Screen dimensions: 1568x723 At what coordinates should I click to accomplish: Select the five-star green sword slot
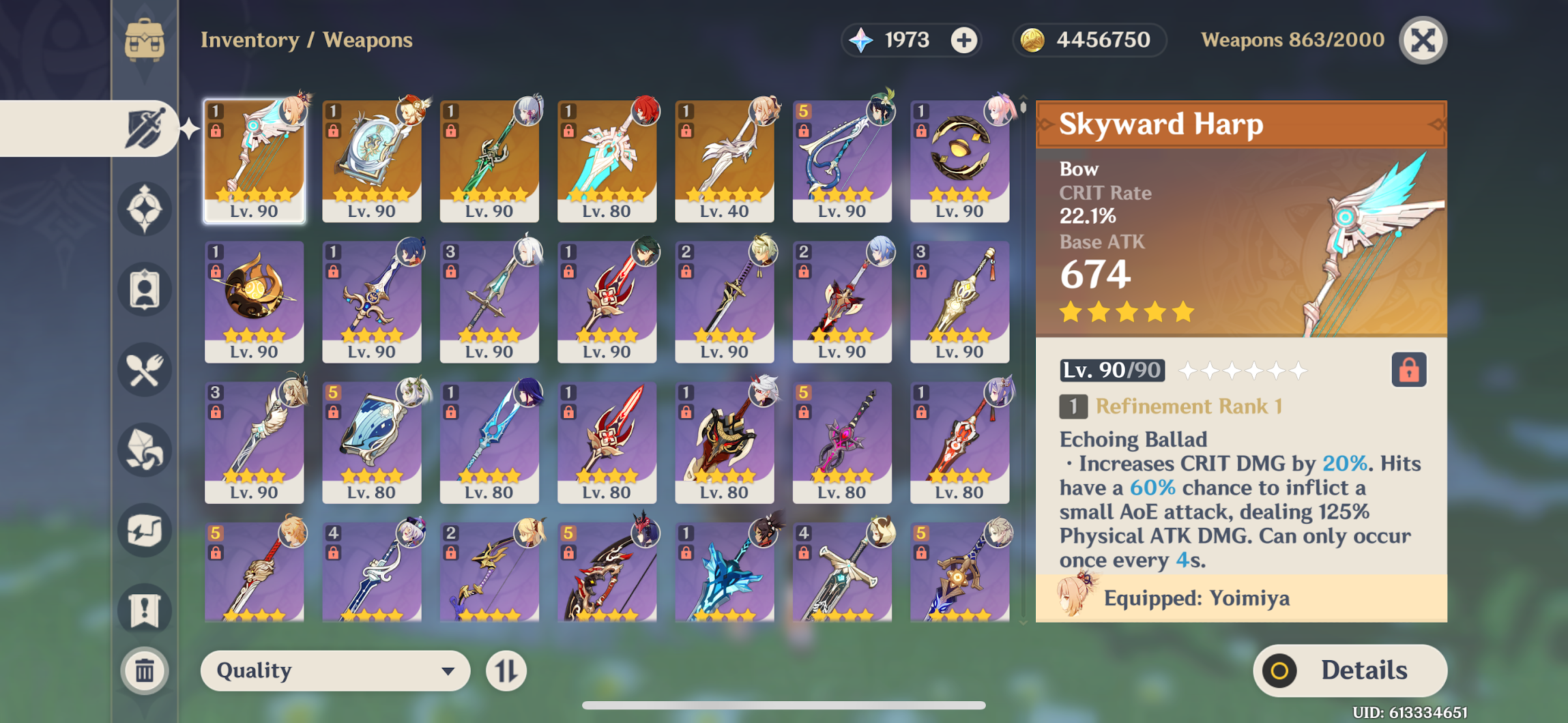pos(489,161)
